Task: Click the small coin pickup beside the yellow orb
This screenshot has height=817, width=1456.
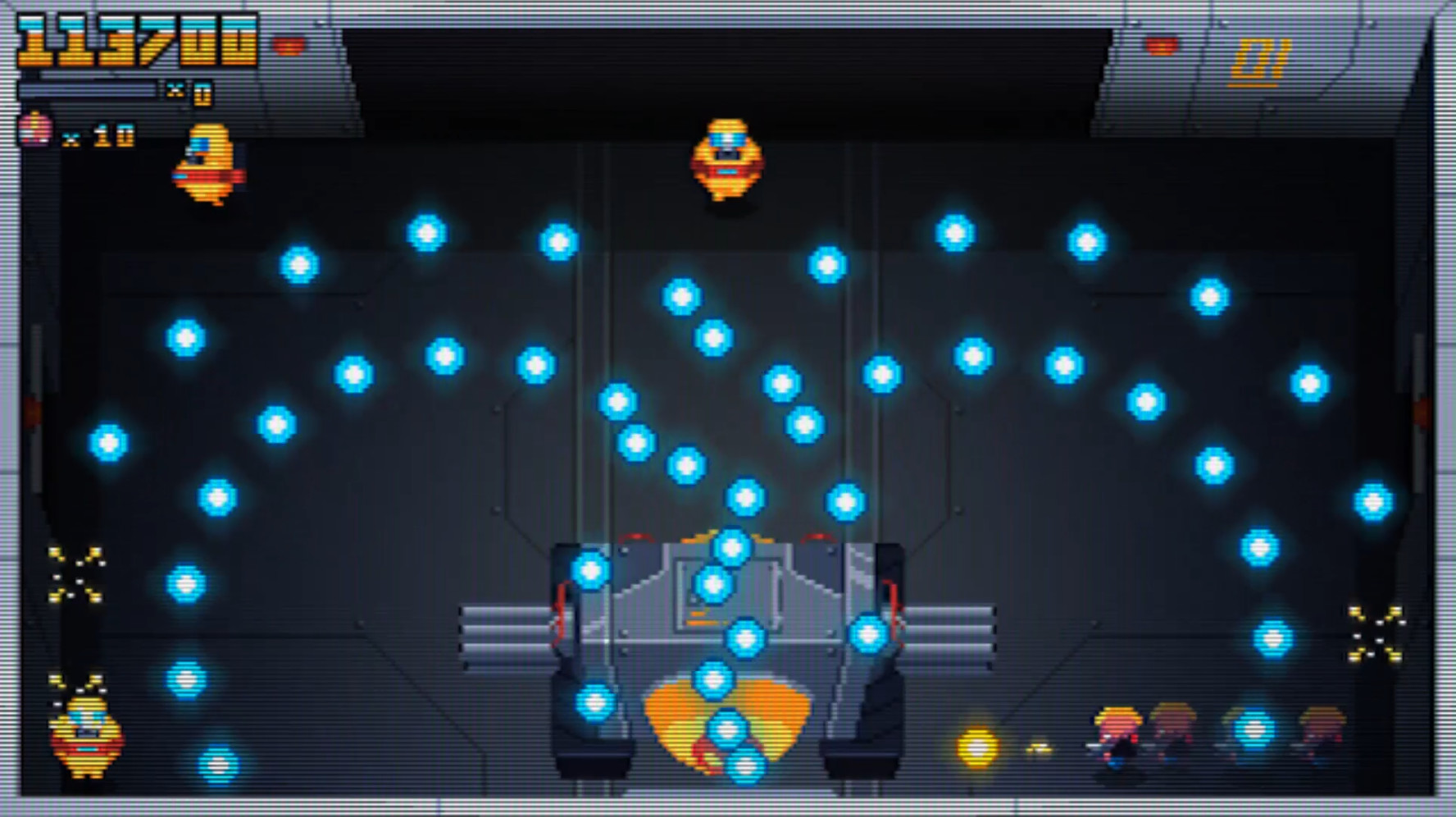Action: [x=1037, y=749]
